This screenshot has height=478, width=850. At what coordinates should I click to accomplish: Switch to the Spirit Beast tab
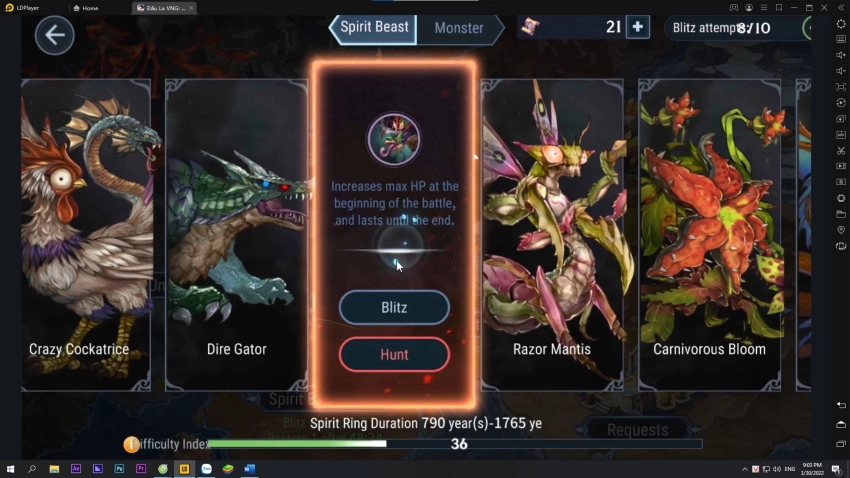point(373,28)
